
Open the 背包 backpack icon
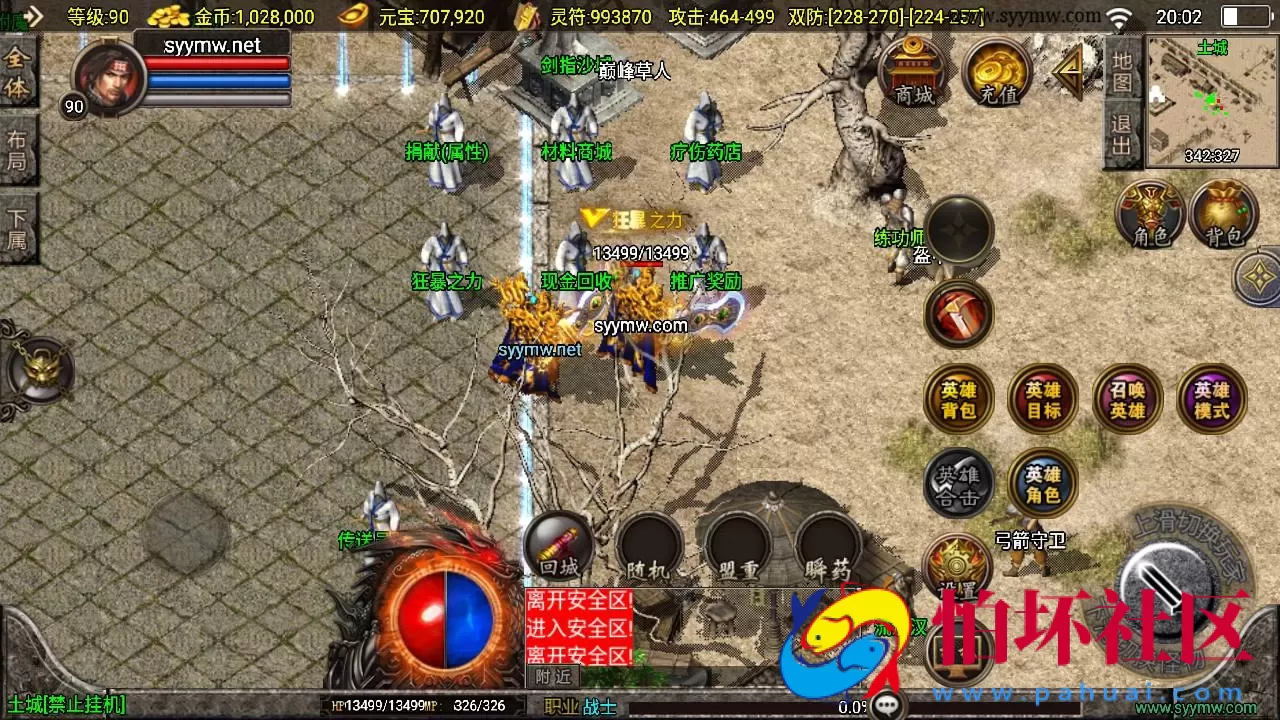pos(1223,215)
